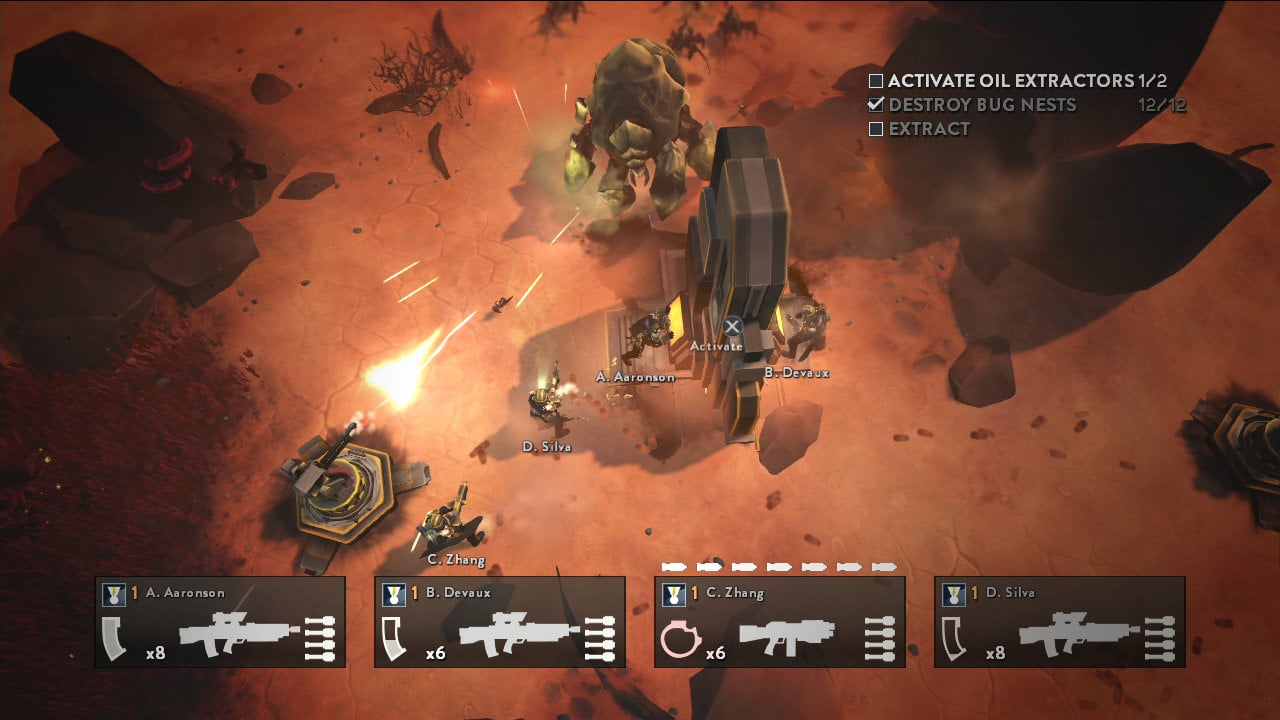Select A. Aaronson's rank medal icon
The width and height of the screenshot is (1280, 720).
point(117,592)
